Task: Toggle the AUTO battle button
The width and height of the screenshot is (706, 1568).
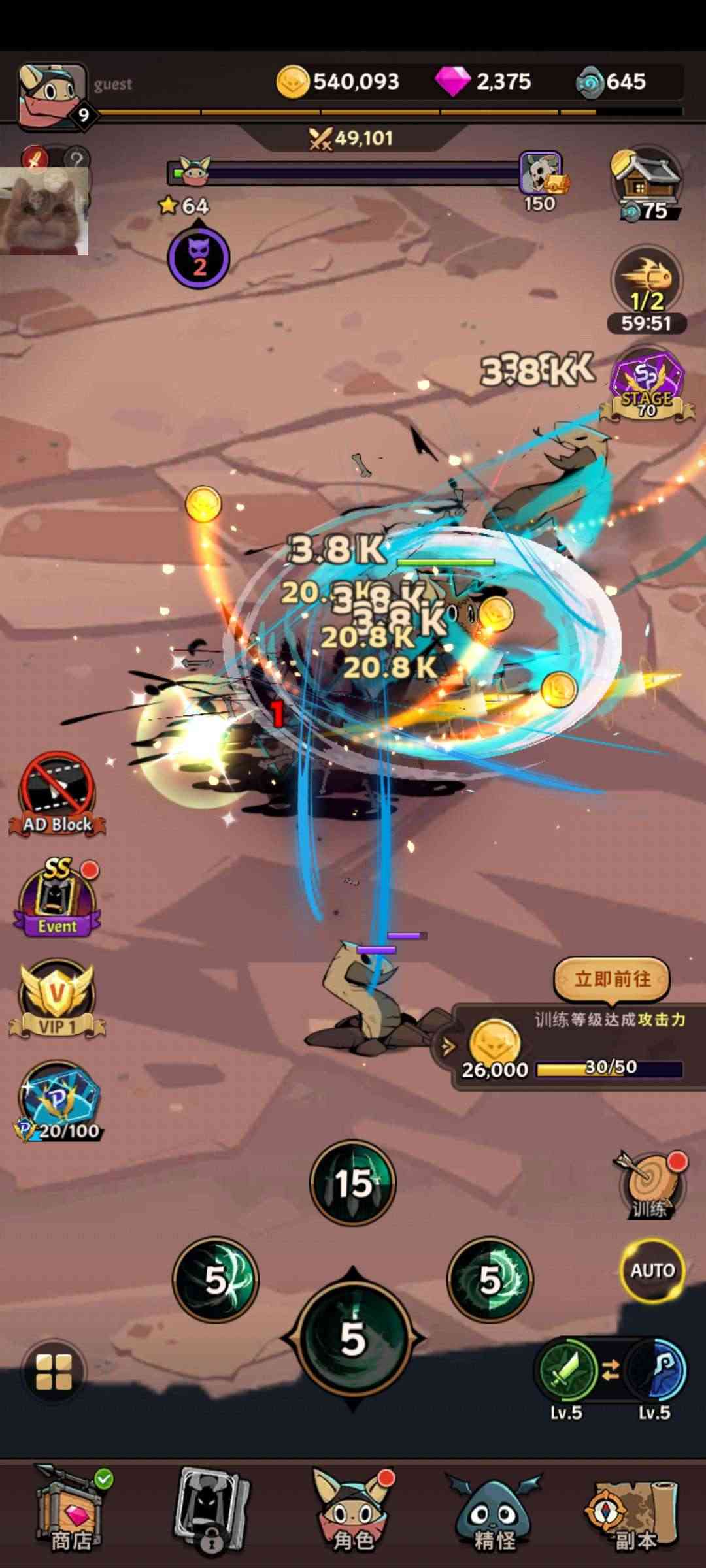Action: coord(652,1270)
